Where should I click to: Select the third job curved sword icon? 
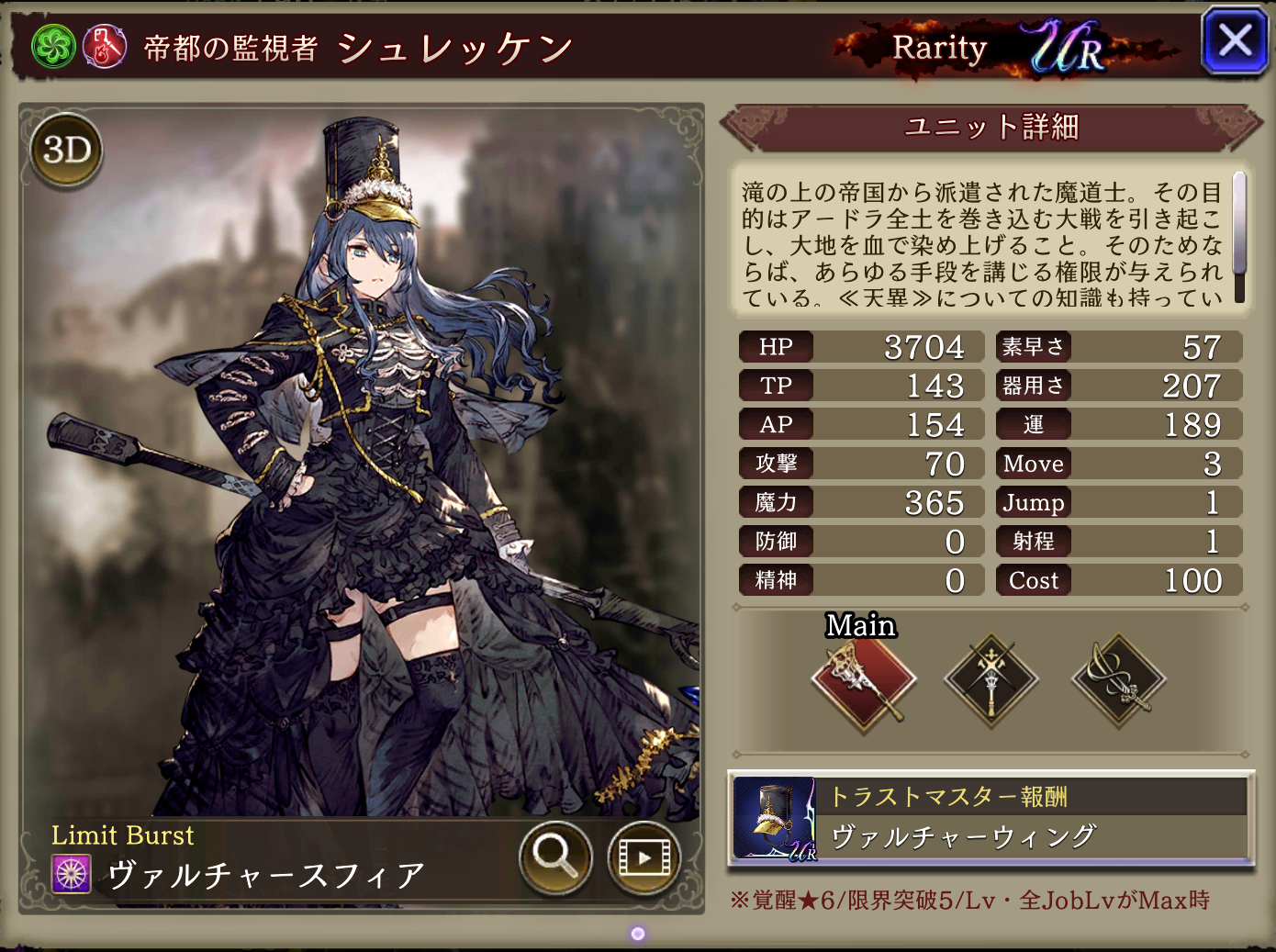1118,681
